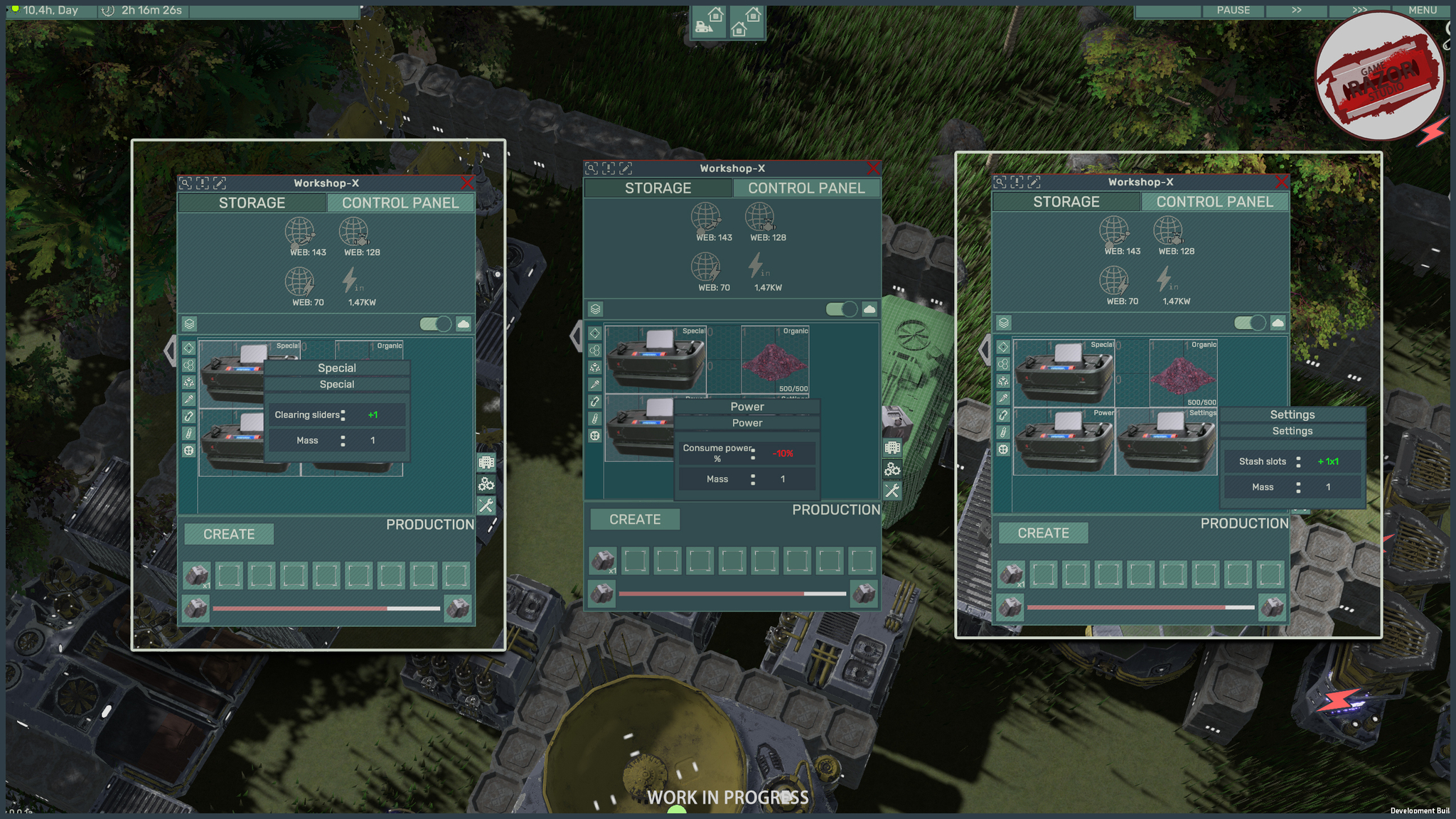
Task: Select Organic slot in window with Power tooltip
Action: point(775,360)
